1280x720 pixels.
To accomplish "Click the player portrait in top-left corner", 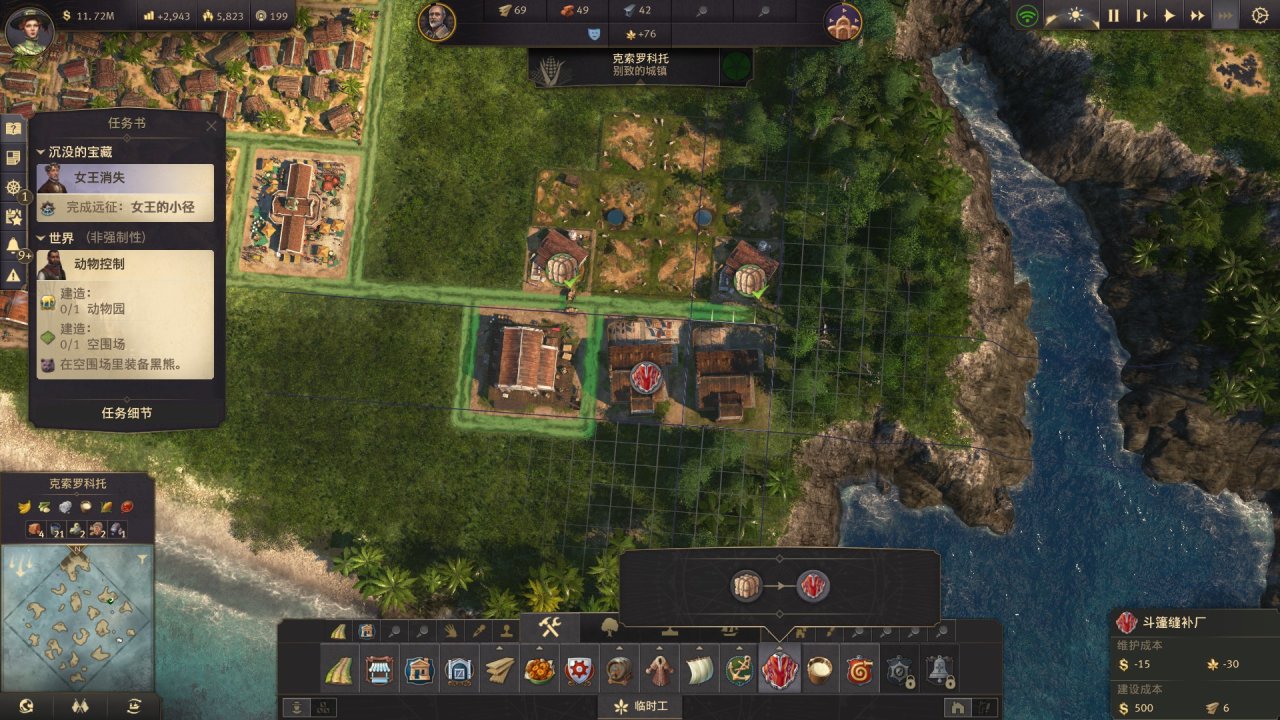I will 29,28.
